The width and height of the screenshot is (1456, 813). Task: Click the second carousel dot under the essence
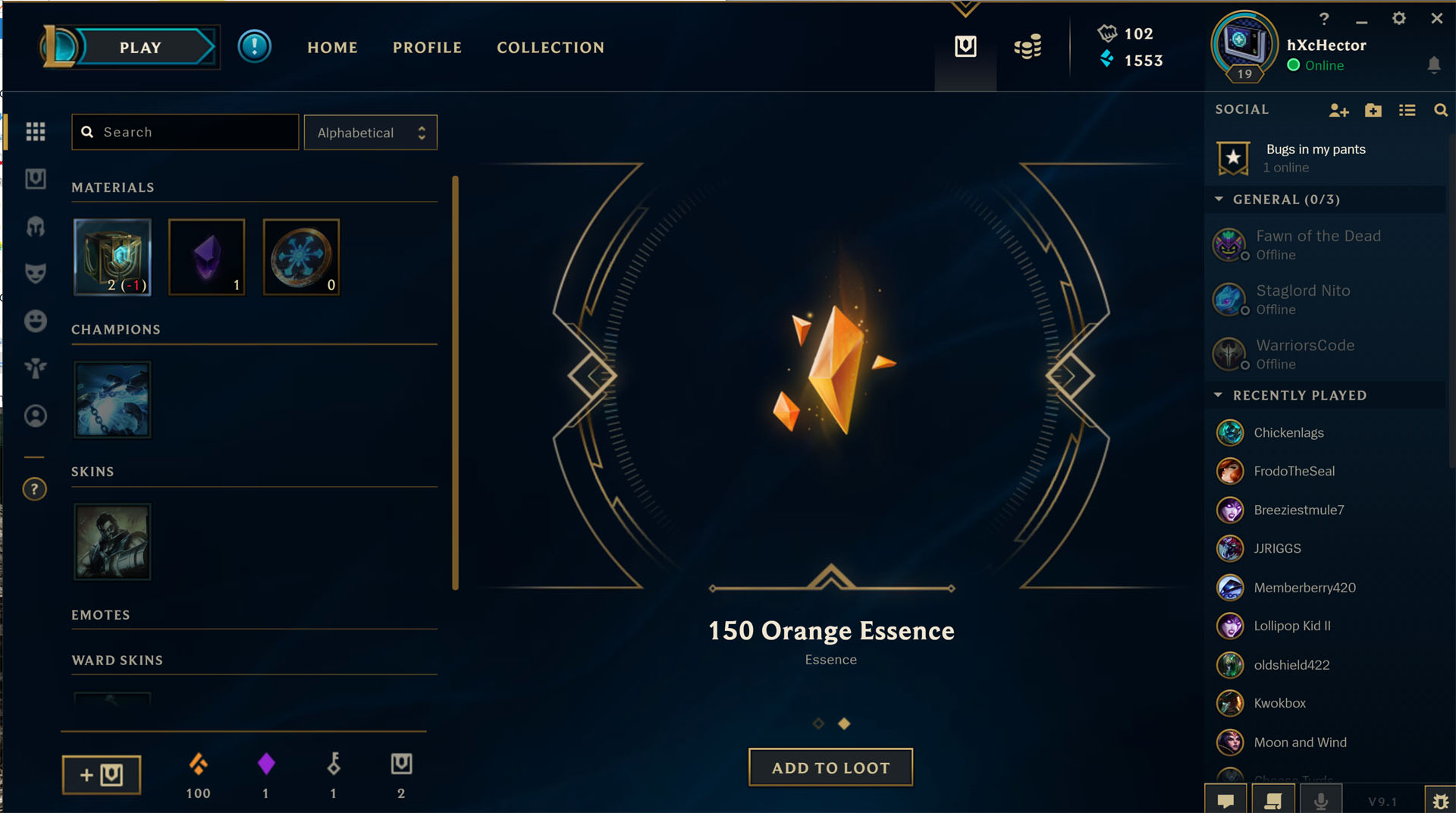click(x=844, y=724)
